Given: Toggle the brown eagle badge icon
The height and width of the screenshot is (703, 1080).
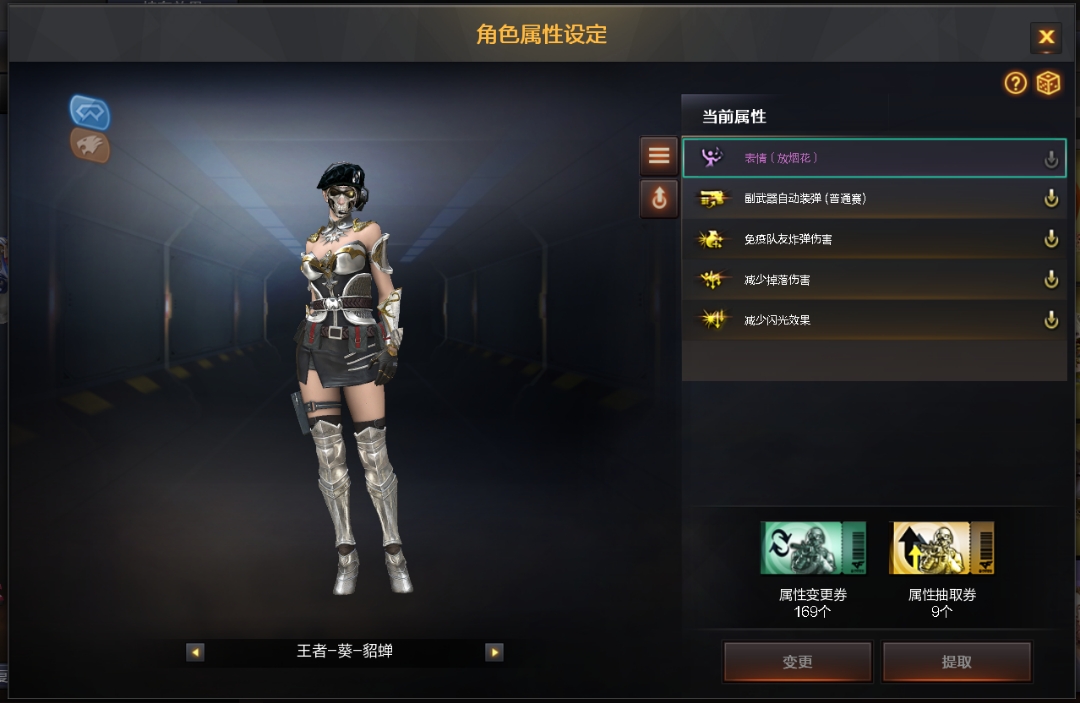Looking at the screenshot, I should 90,146.
